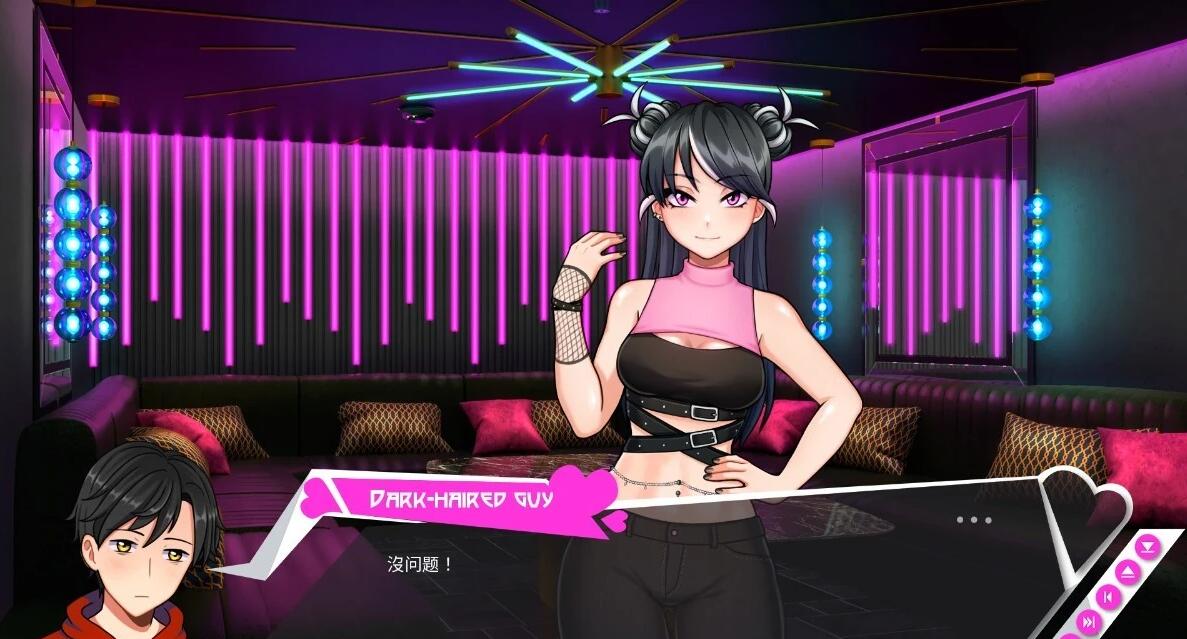Open the three-dots dialogue menu
Screen dimensions: 1187x639
coord(973,520)
